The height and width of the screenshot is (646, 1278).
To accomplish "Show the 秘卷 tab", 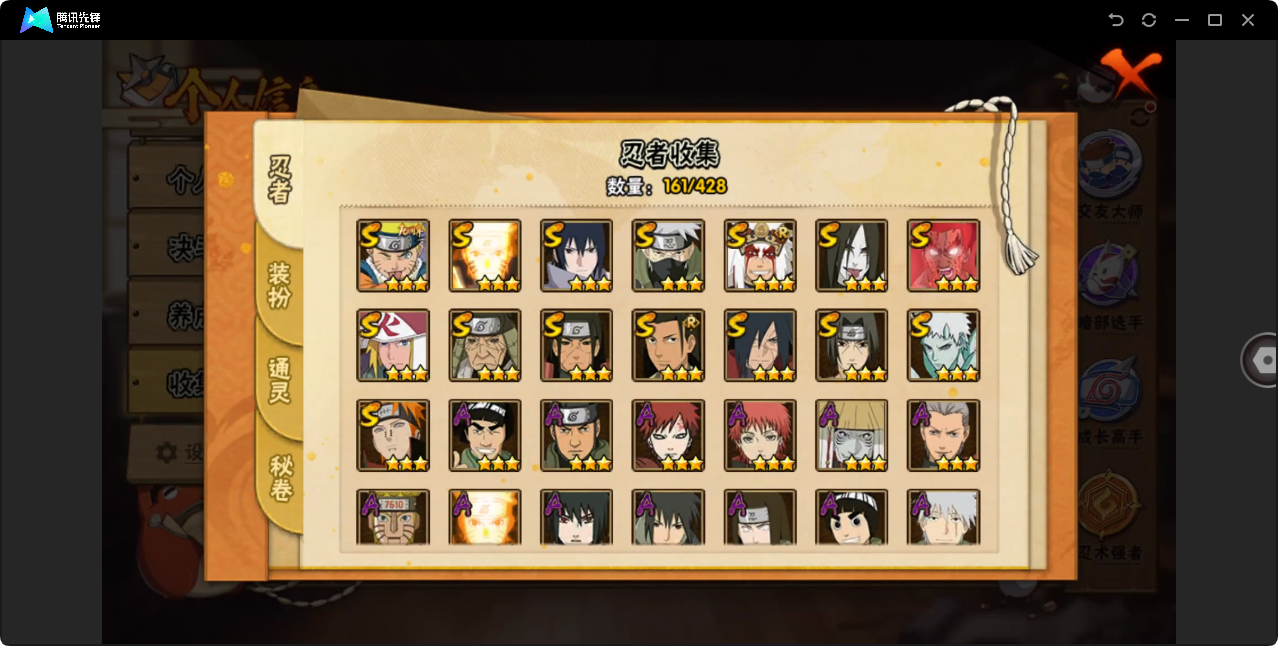I will (281, 478).
